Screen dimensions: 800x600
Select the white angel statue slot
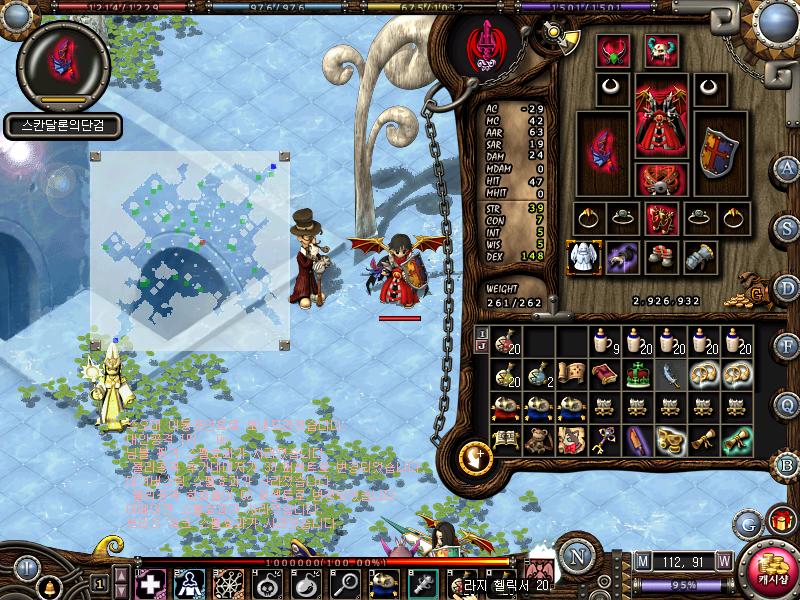(x=582, y=256)
